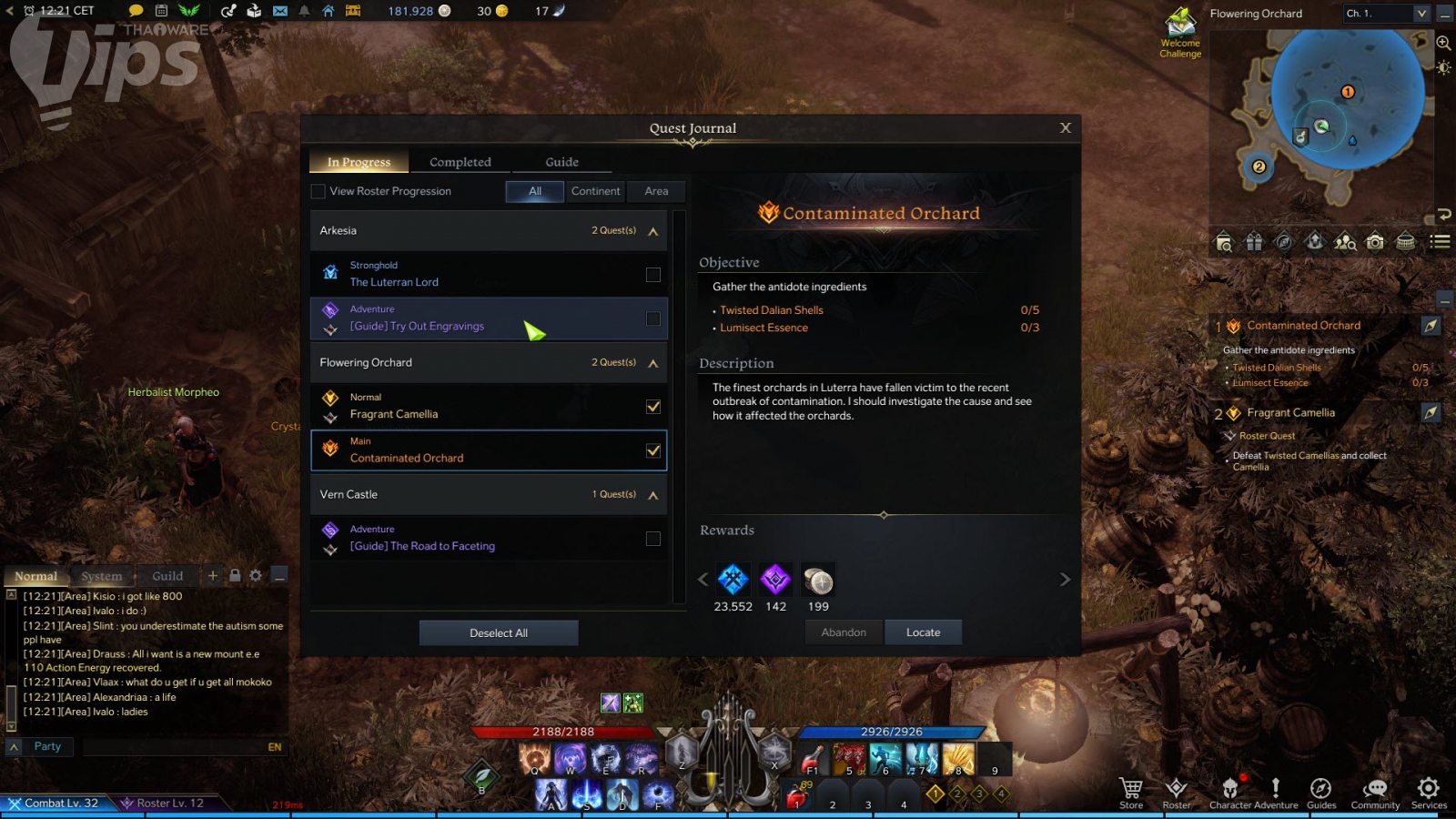Untick the Fragrant Camellia tracking checkbox

tap(652, 407)
